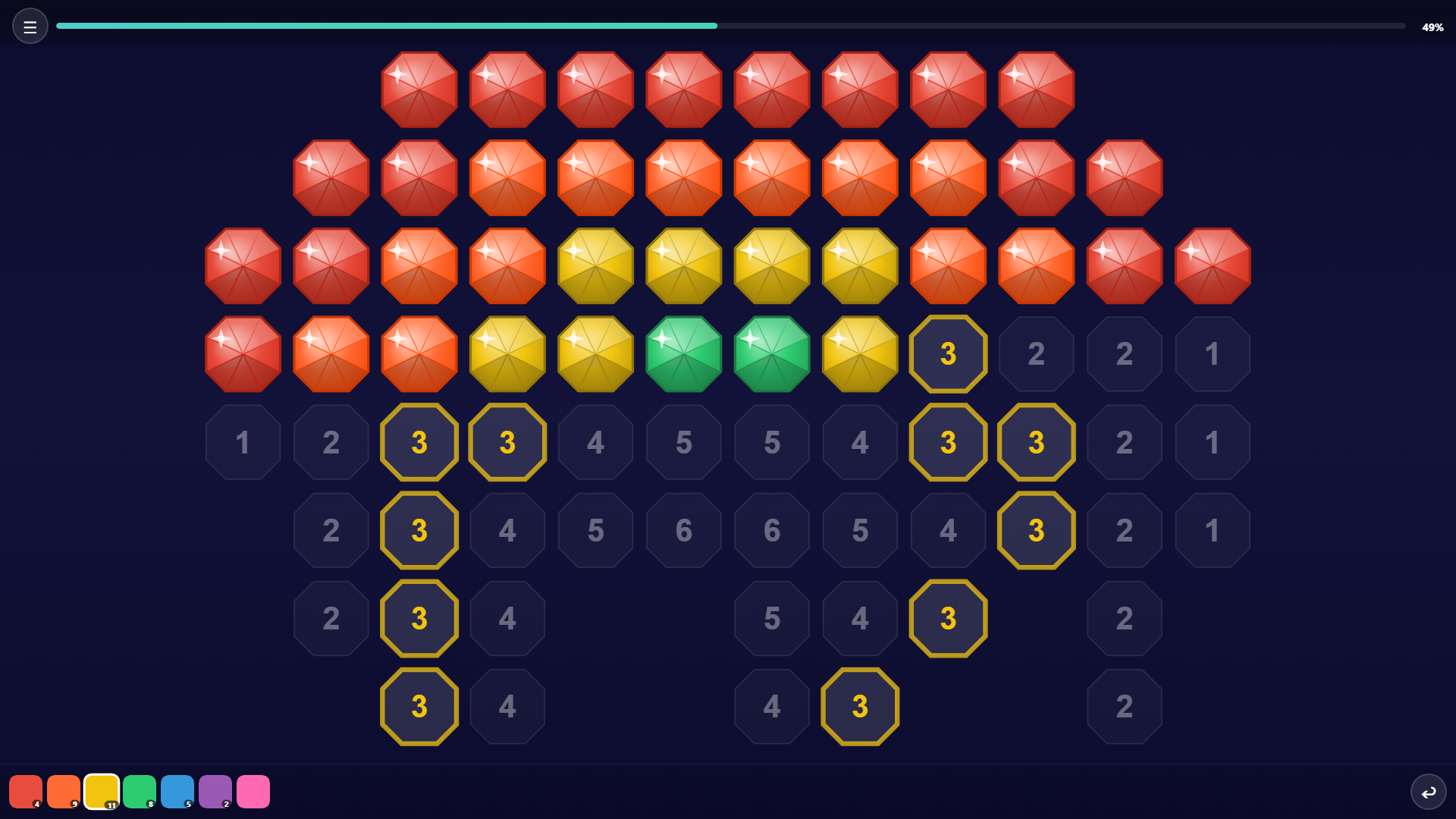Select the orange paint swatch with count 9

(64, 791)
